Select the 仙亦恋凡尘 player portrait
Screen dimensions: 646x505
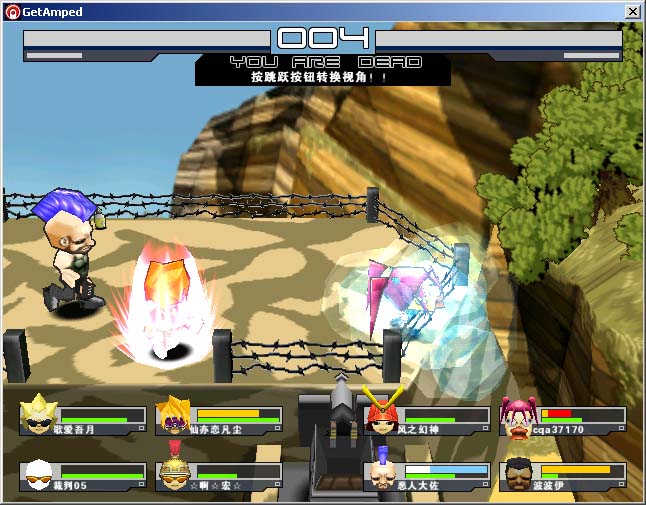tap(175, 416)
